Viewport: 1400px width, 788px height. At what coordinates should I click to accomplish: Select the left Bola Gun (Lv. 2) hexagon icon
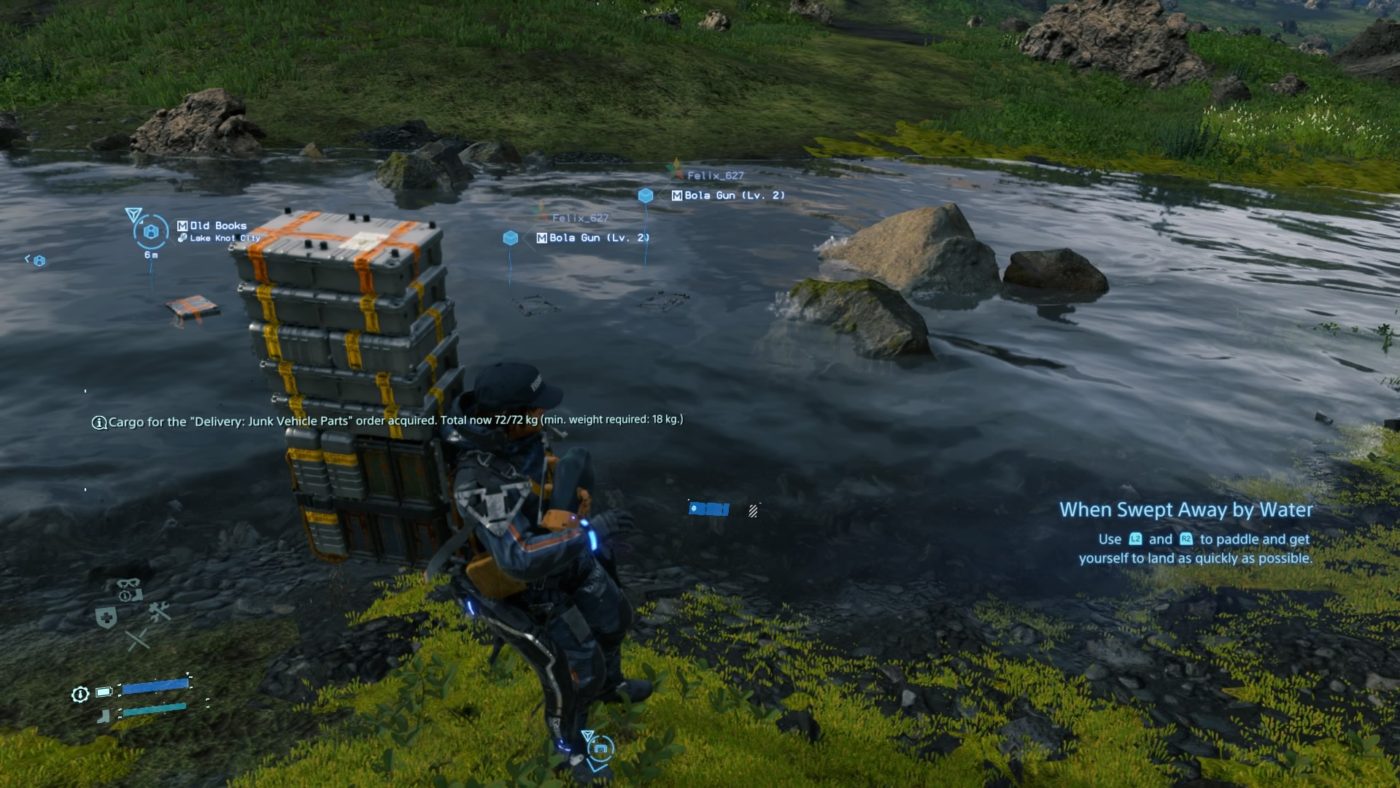tap(510, 237)
